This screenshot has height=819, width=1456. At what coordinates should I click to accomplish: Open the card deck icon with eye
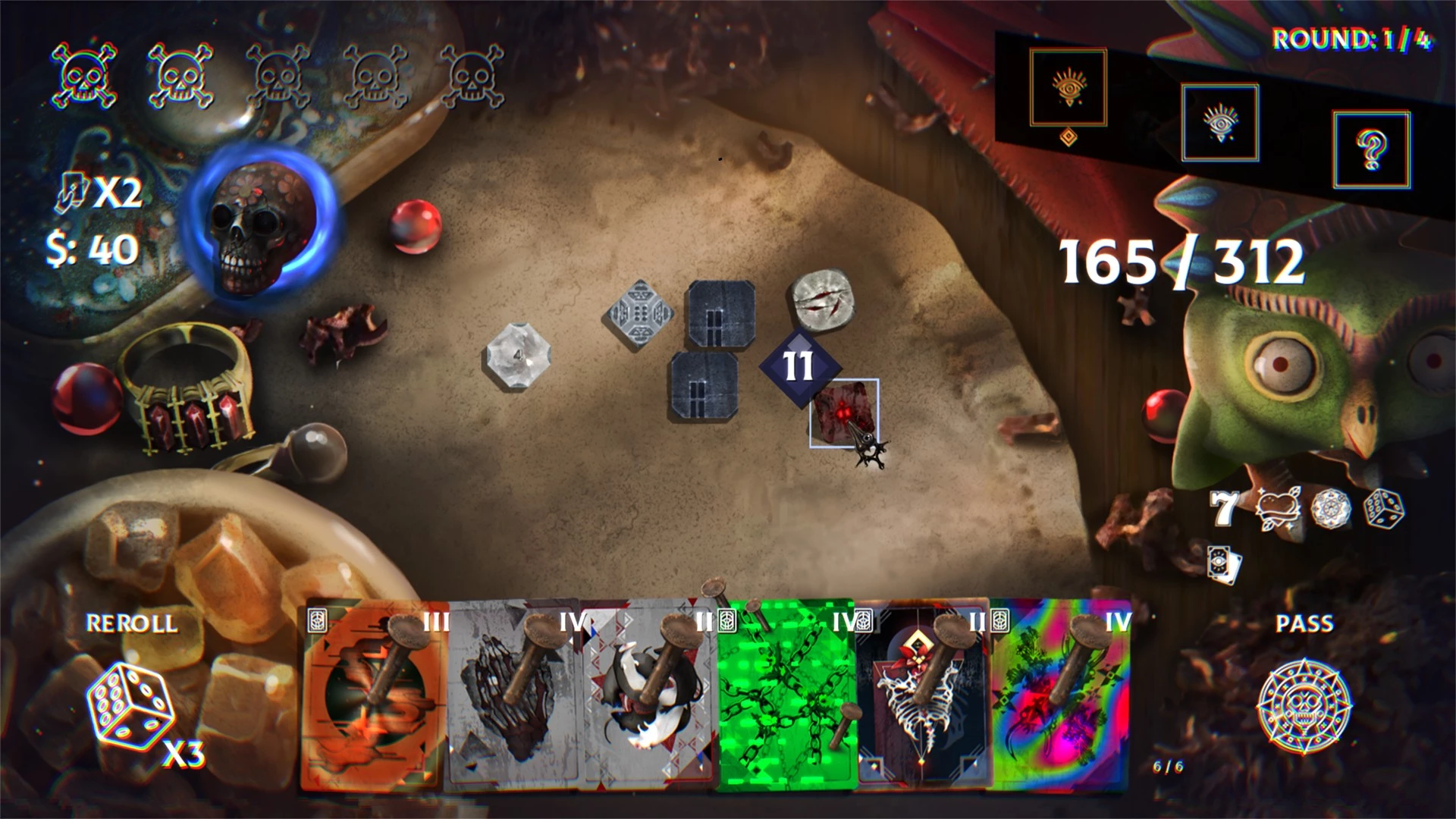click(1225, 565)
